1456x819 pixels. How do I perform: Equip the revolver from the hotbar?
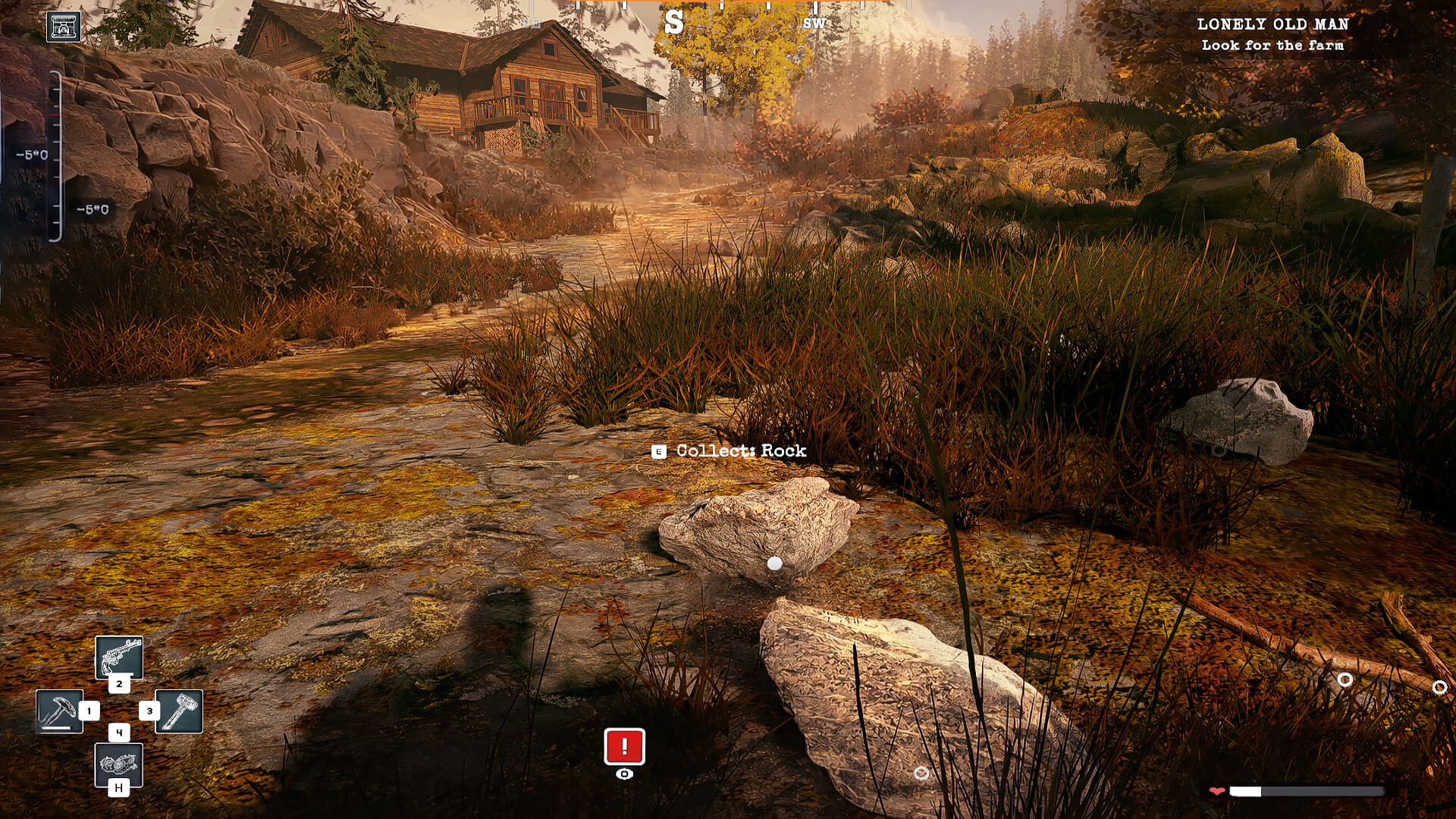[119, 657]
